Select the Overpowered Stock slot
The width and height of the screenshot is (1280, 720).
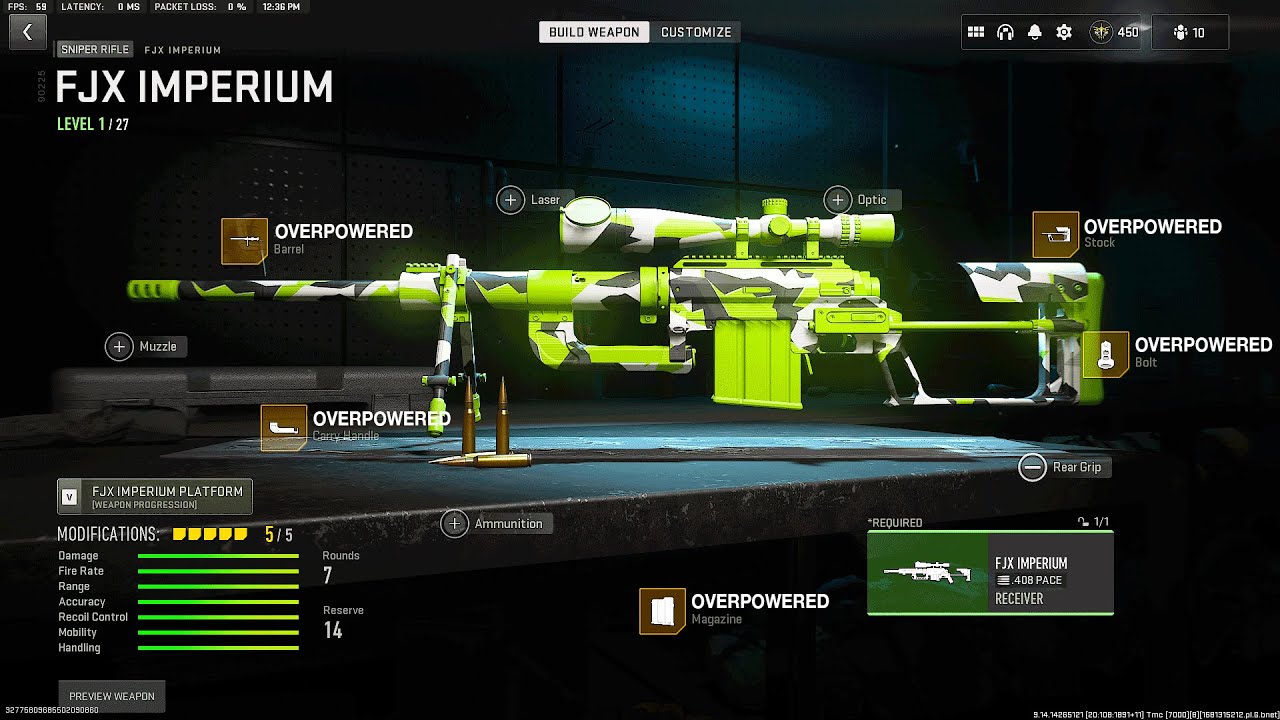(x=1055, y=235)
